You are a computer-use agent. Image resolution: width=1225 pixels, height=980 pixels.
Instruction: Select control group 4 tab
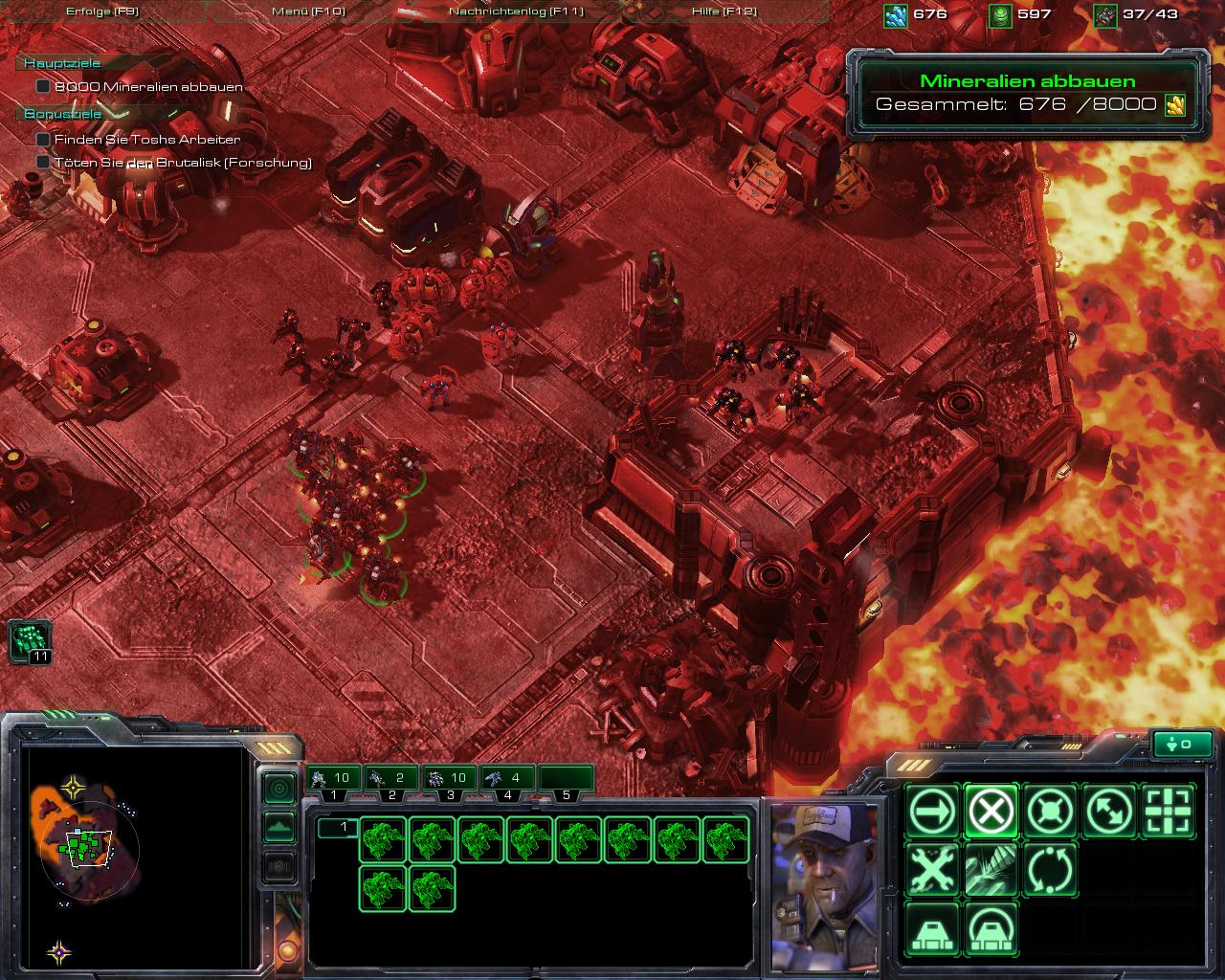click(508, 780)
